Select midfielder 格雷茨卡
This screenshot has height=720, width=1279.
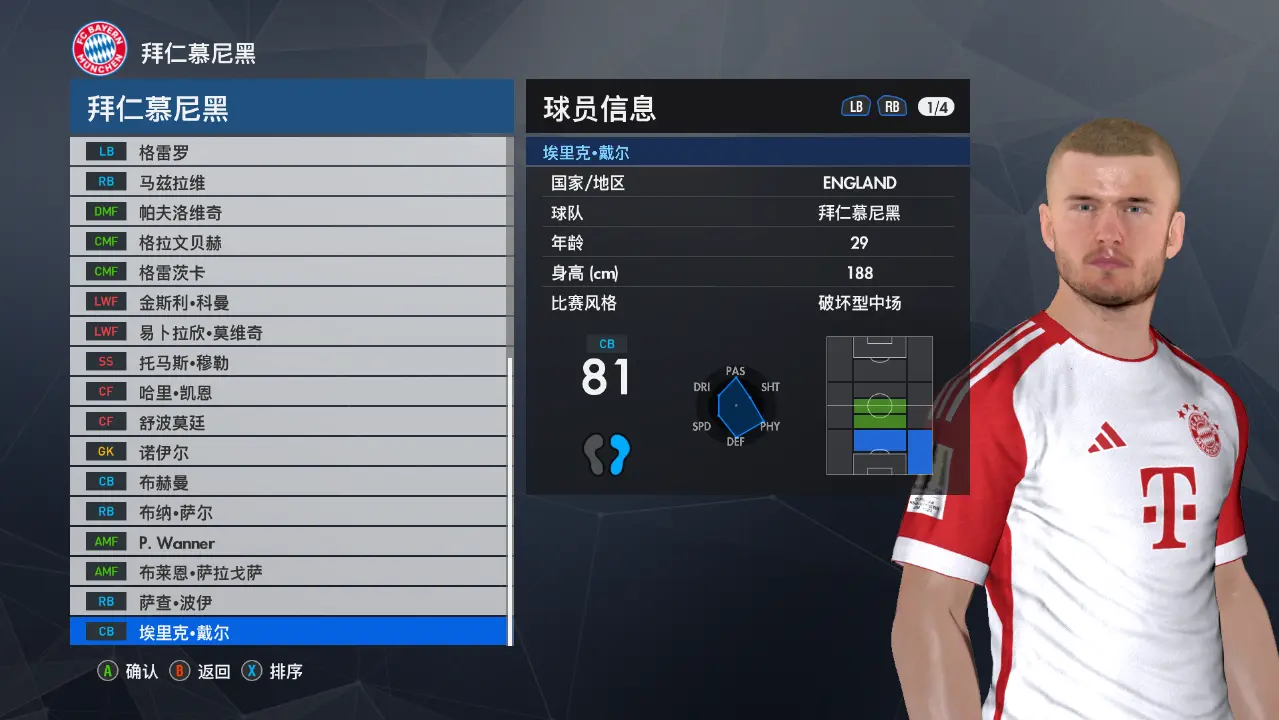(288, 272)
